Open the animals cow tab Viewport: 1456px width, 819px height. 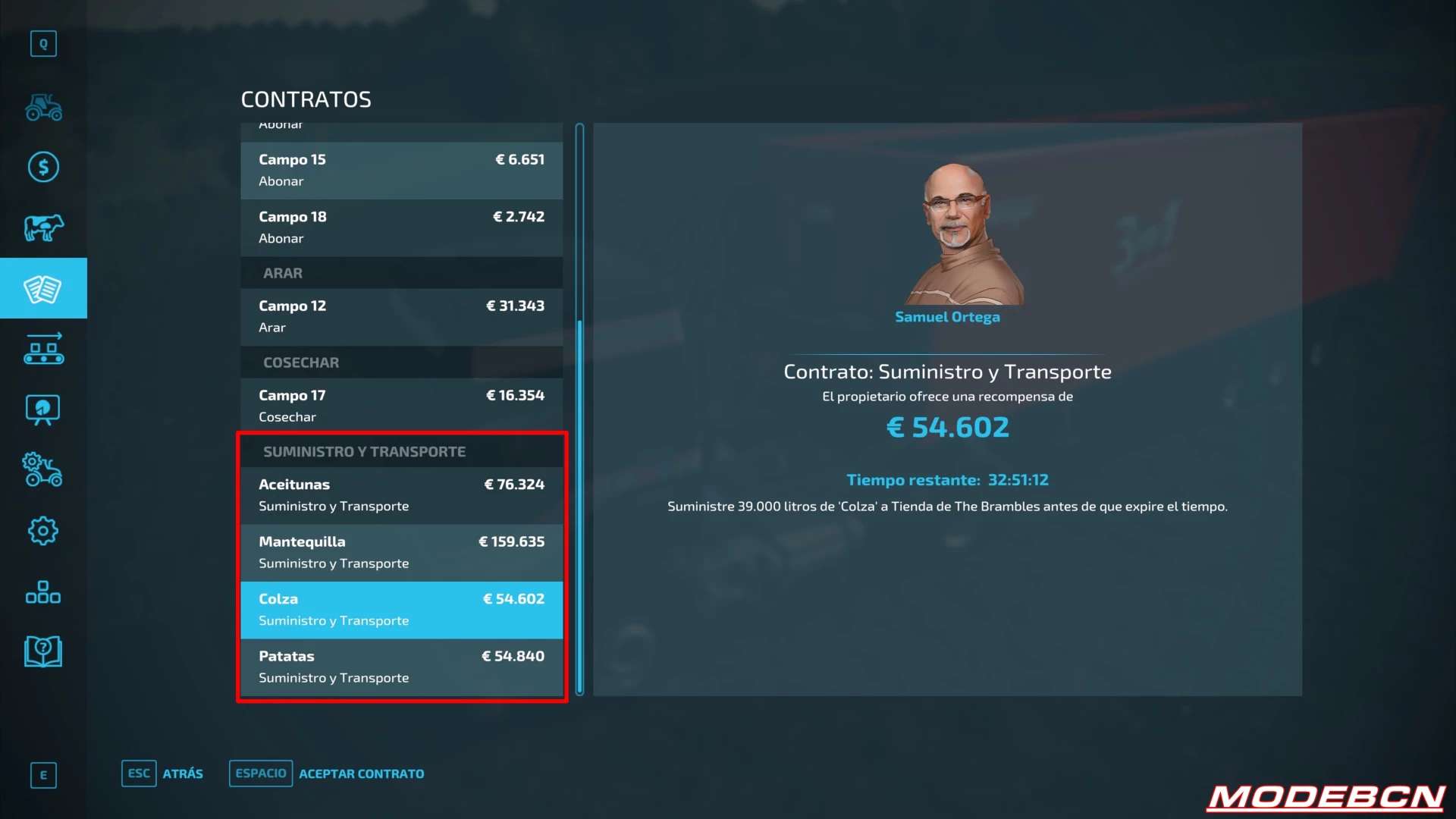pyautogui.click(x=43, y=227)
